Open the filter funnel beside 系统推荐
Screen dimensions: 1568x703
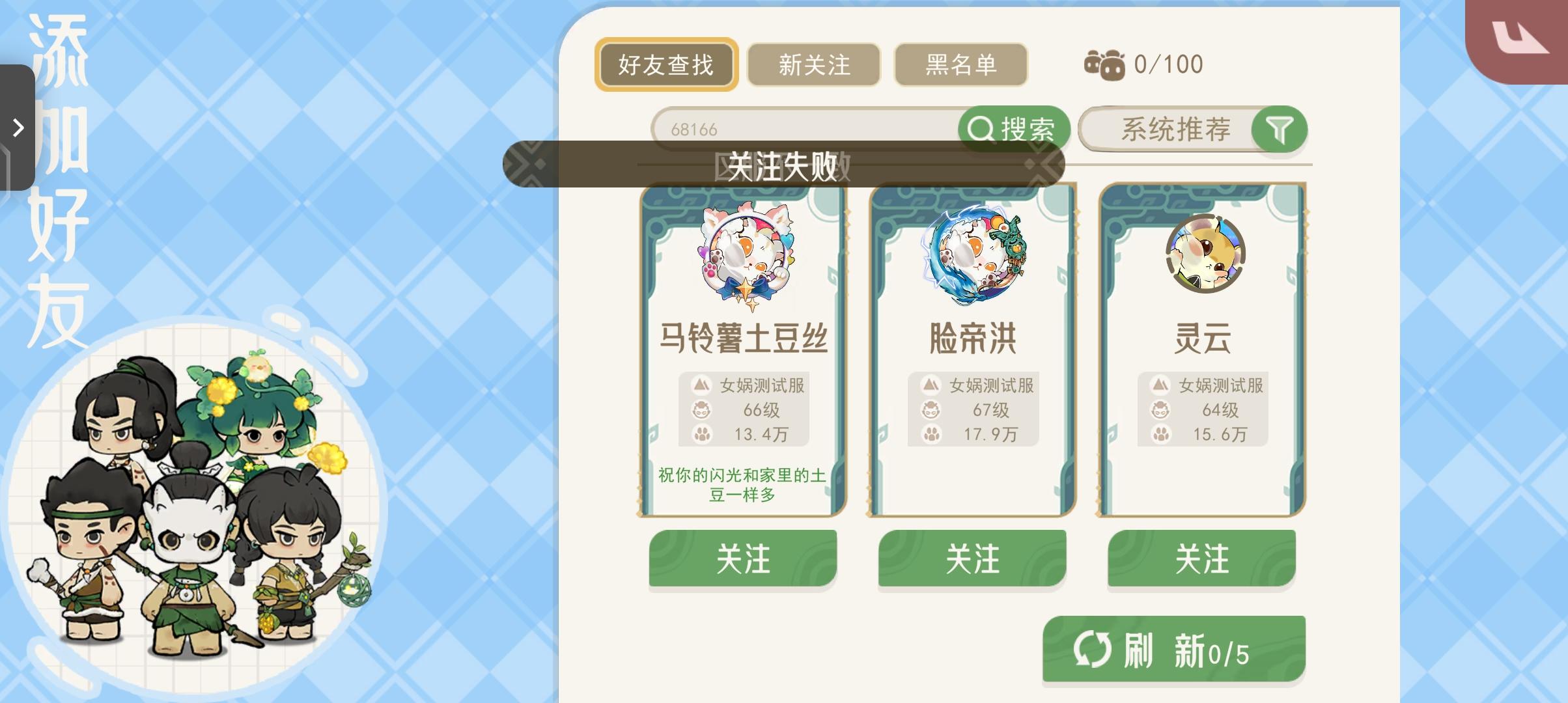1278,130
